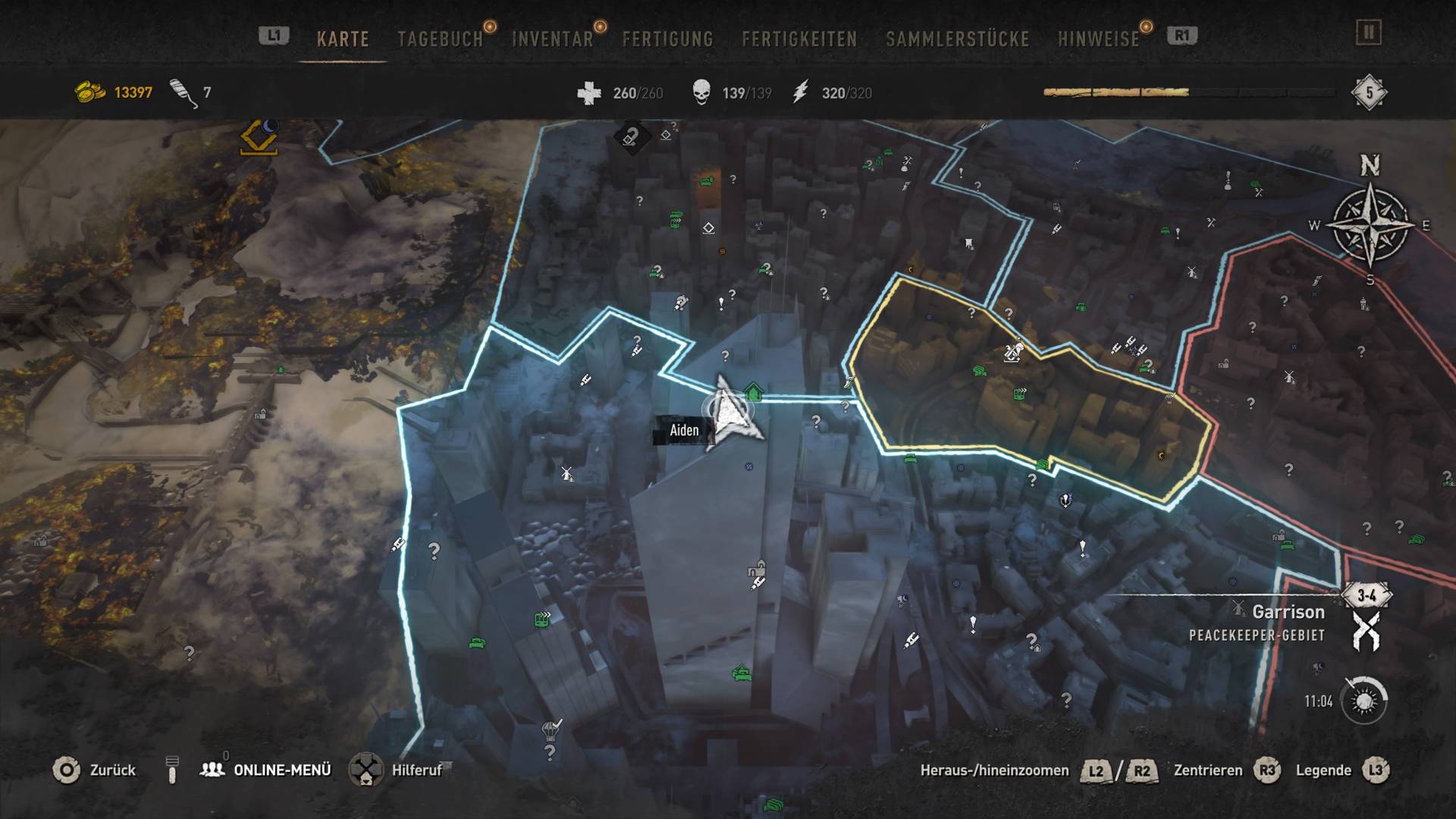Select the windmill marker left of the skyscraper
The image size is (1456, 819).
click(x=566, y=473)
